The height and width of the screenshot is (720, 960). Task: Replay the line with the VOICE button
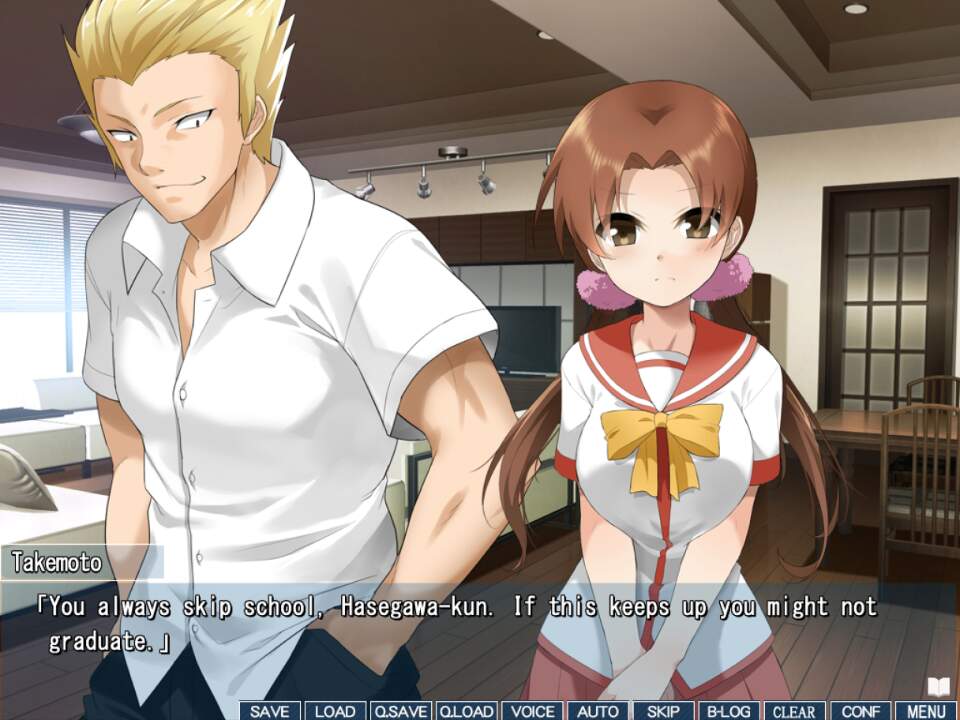[532, 711]
